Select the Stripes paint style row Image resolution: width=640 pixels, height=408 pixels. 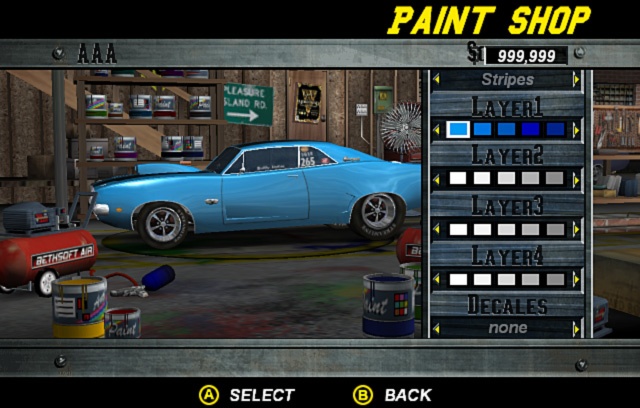pyautogui.click(x=507, y=79)
